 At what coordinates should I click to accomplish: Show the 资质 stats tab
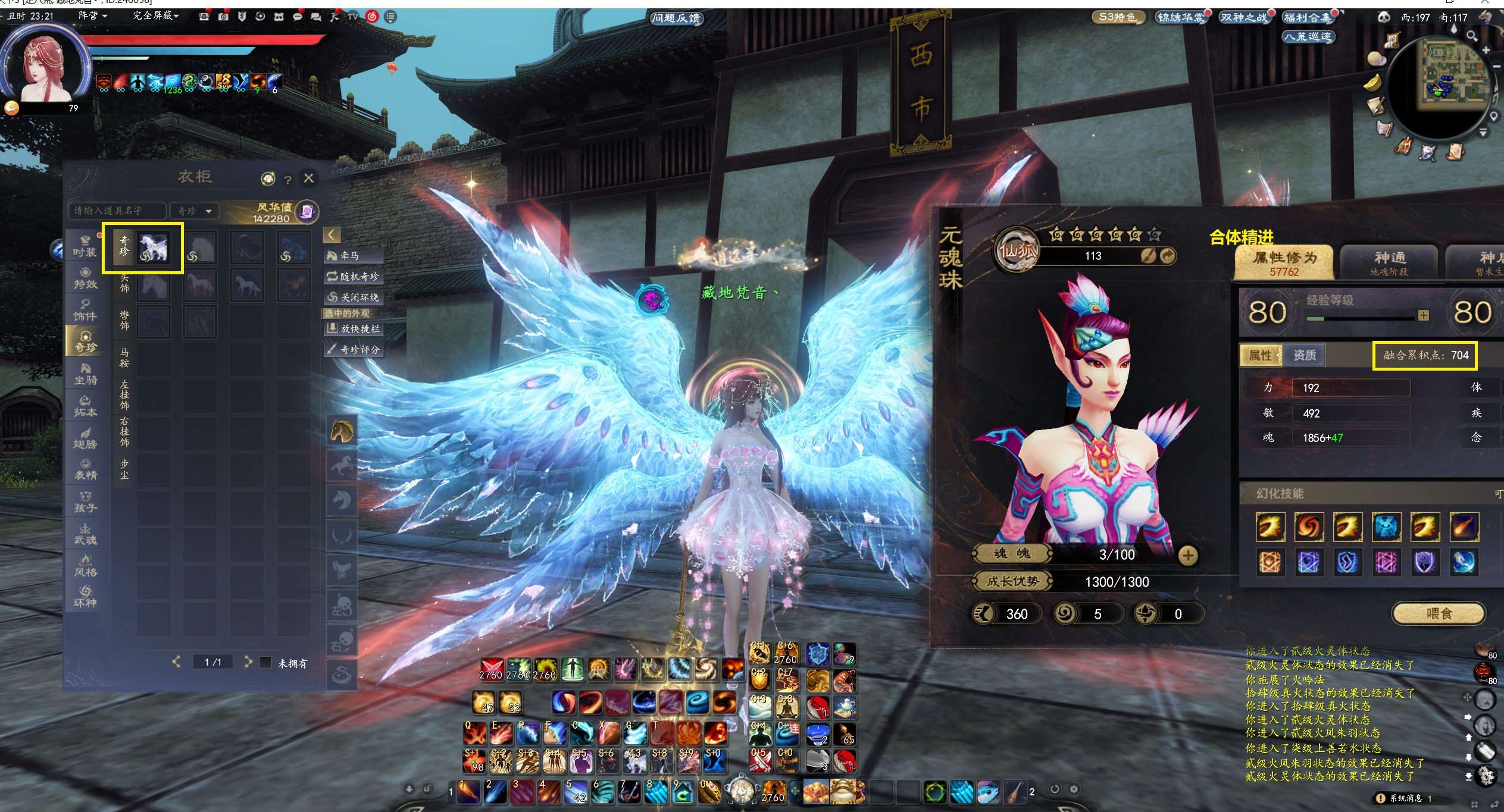(1304, 355)
